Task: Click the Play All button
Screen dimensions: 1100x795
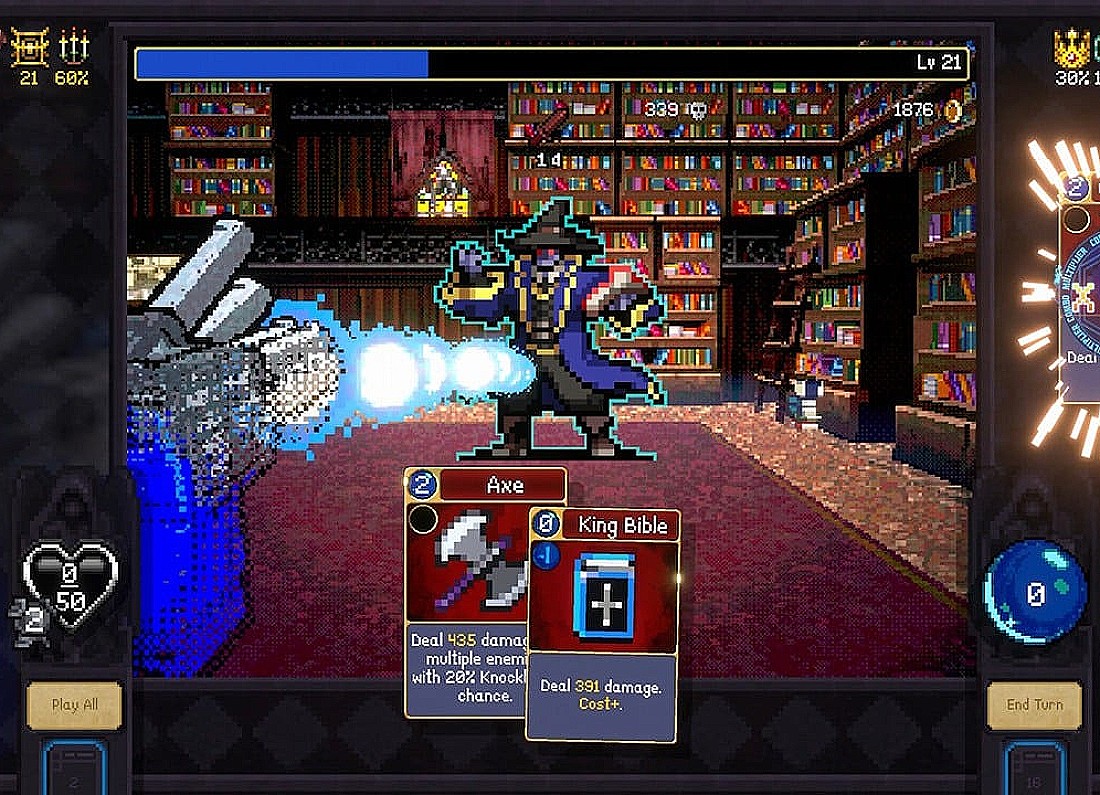Action: pos(74,704)
